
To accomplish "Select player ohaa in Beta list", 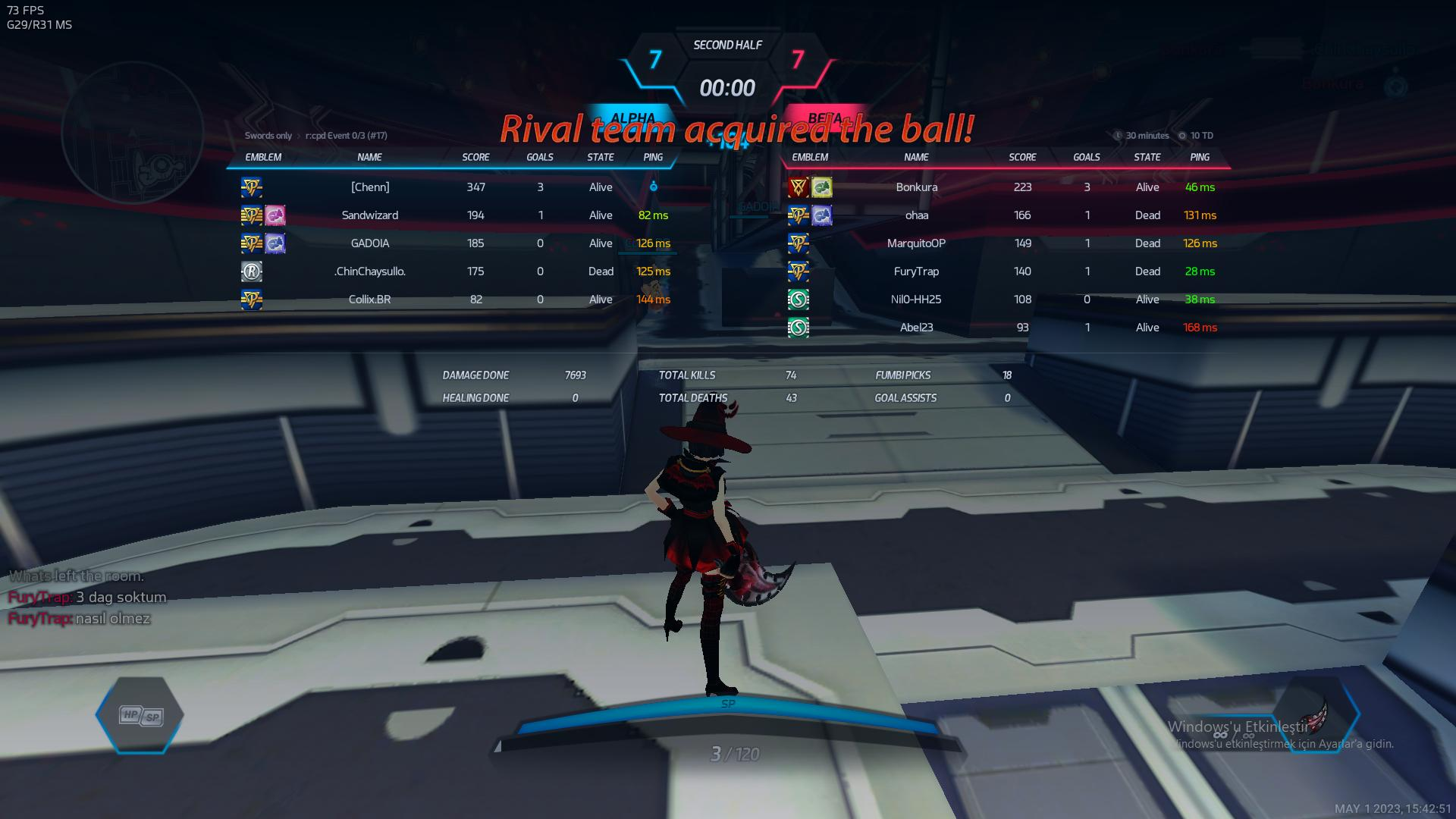I will 916,215.
